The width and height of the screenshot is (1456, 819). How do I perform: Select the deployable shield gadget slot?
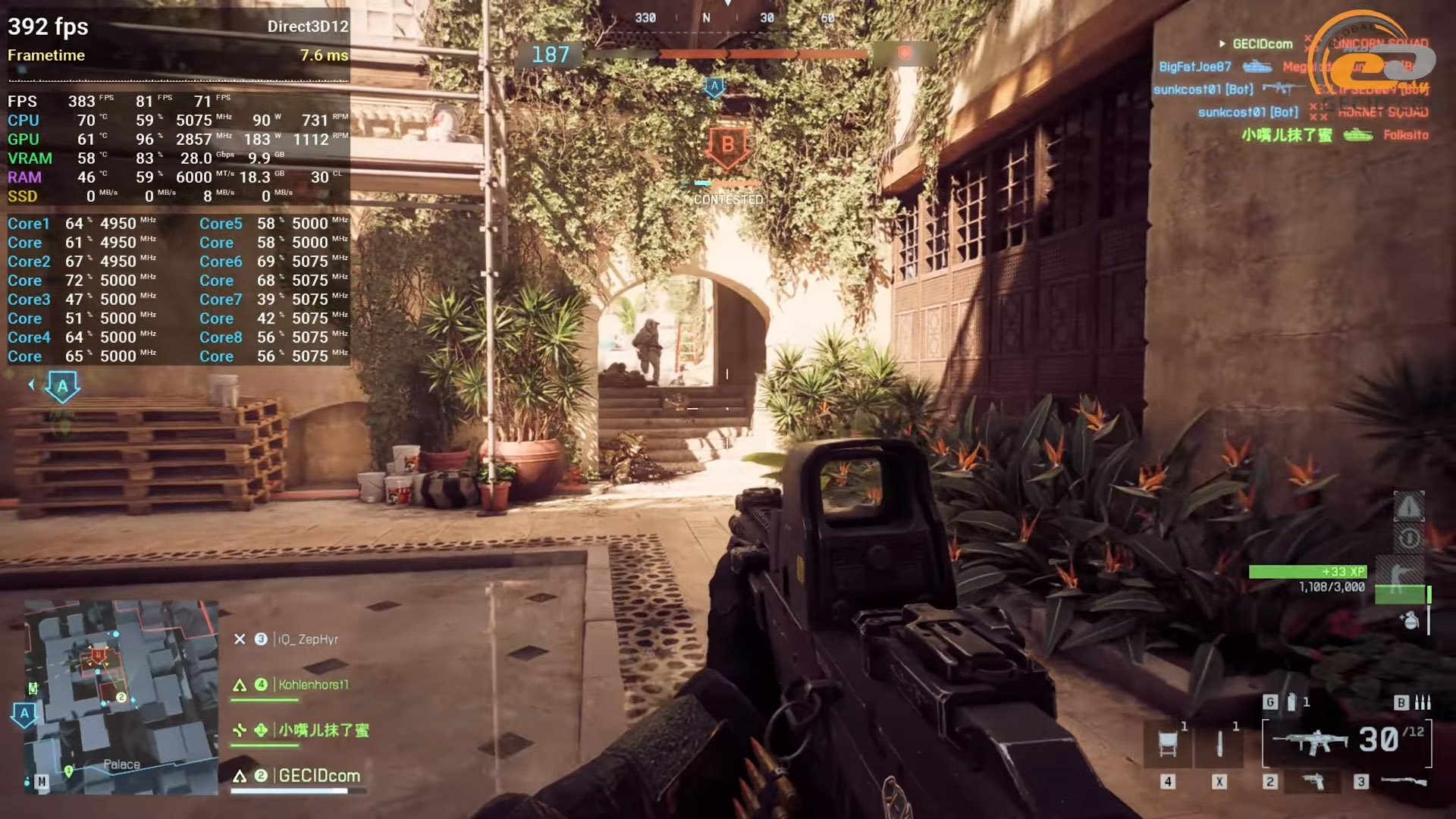point(1169,743)
